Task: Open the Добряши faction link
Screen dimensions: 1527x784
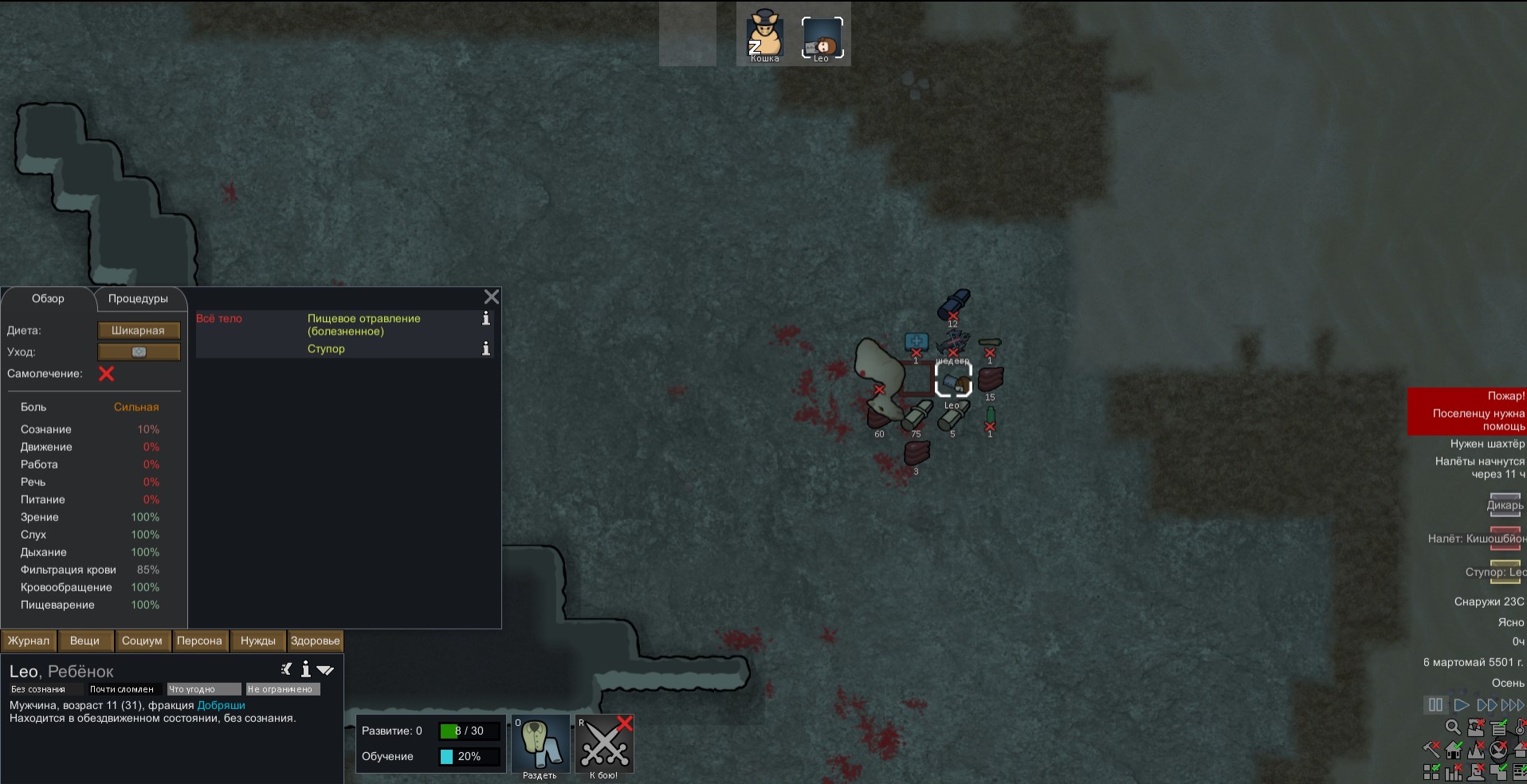Action: click(221, 705)
